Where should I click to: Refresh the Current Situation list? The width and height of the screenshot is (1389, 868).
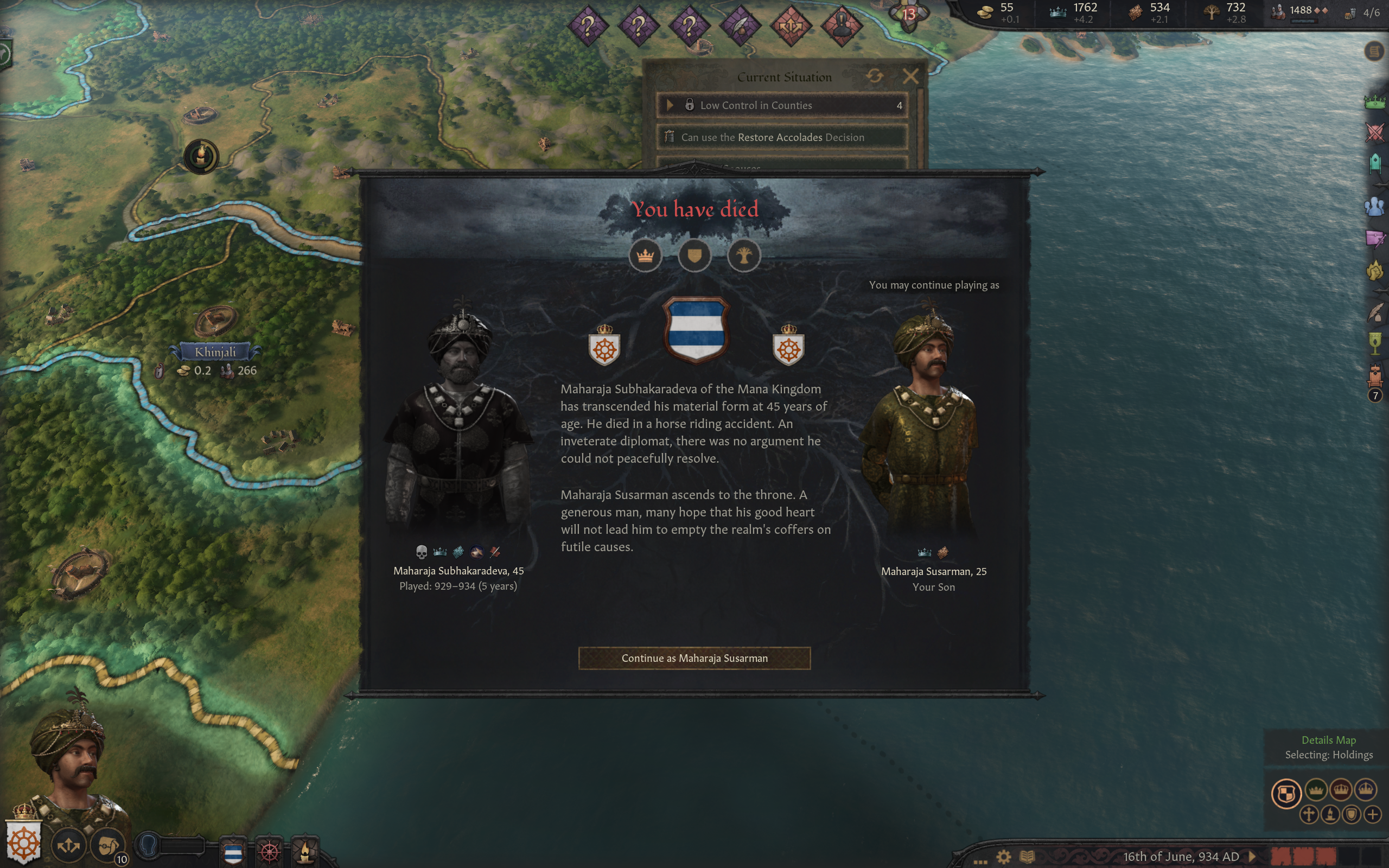coord(875,76)
